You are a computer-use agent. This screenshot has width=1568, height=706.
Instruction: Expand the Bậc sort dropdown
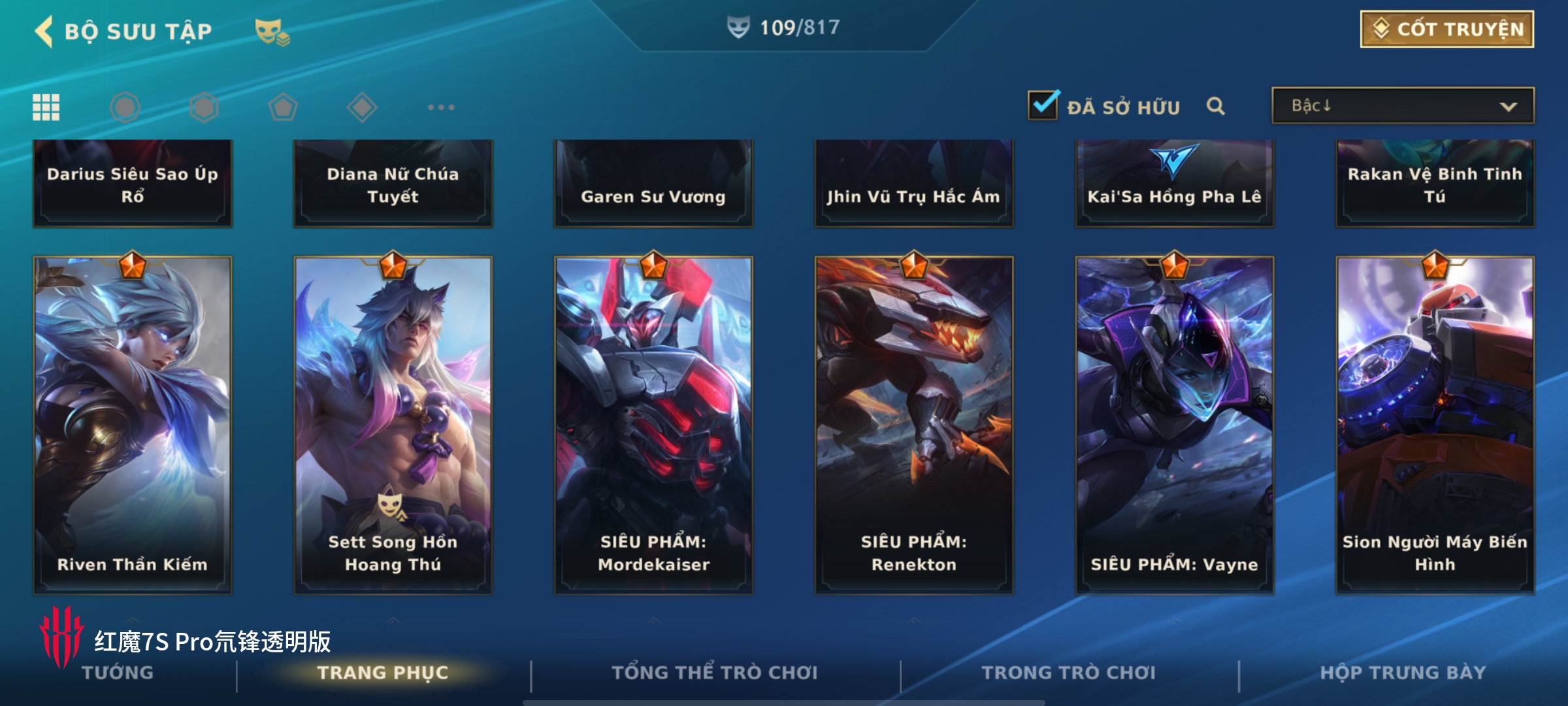[x=1402, y=106]
